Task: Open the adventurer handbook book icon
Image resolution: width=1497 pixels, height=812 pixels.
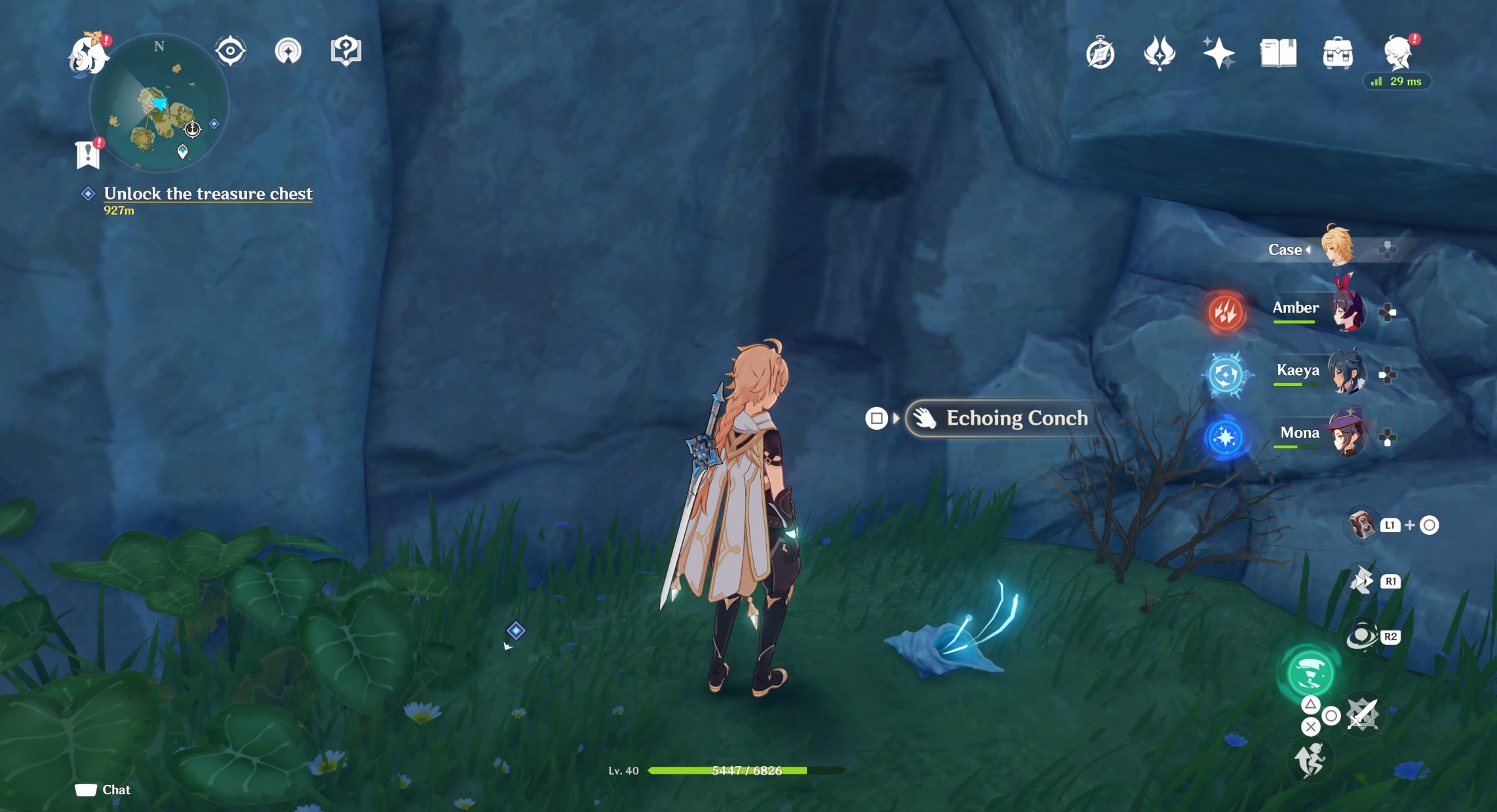Action: [x=1278, y=53]
